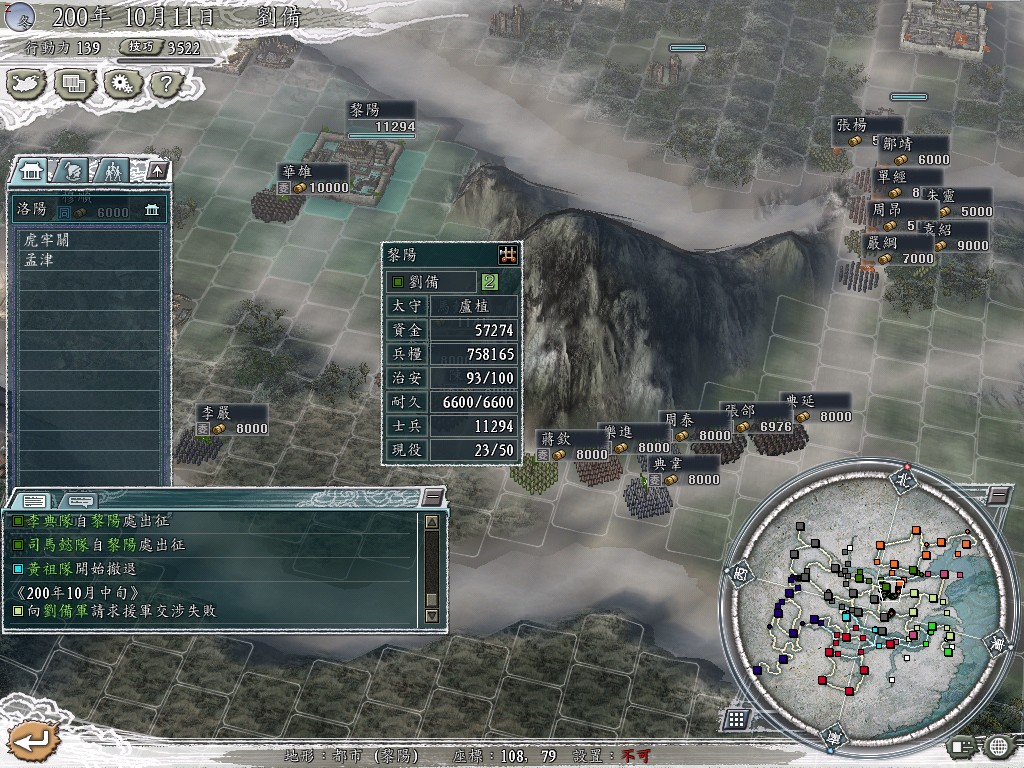1024x768 pixels.
Task: Click the globe icon button
Action: pos(997,745)
